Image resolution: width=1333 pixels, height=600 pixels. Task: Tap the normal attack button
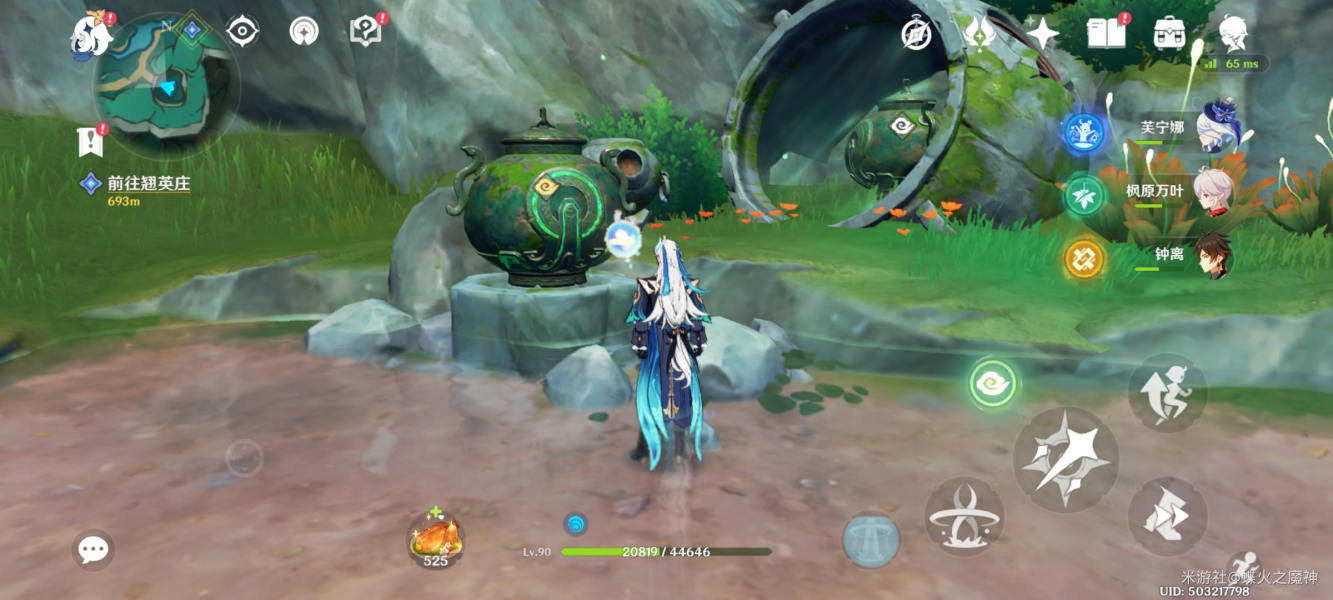(x=1065, y=460)
